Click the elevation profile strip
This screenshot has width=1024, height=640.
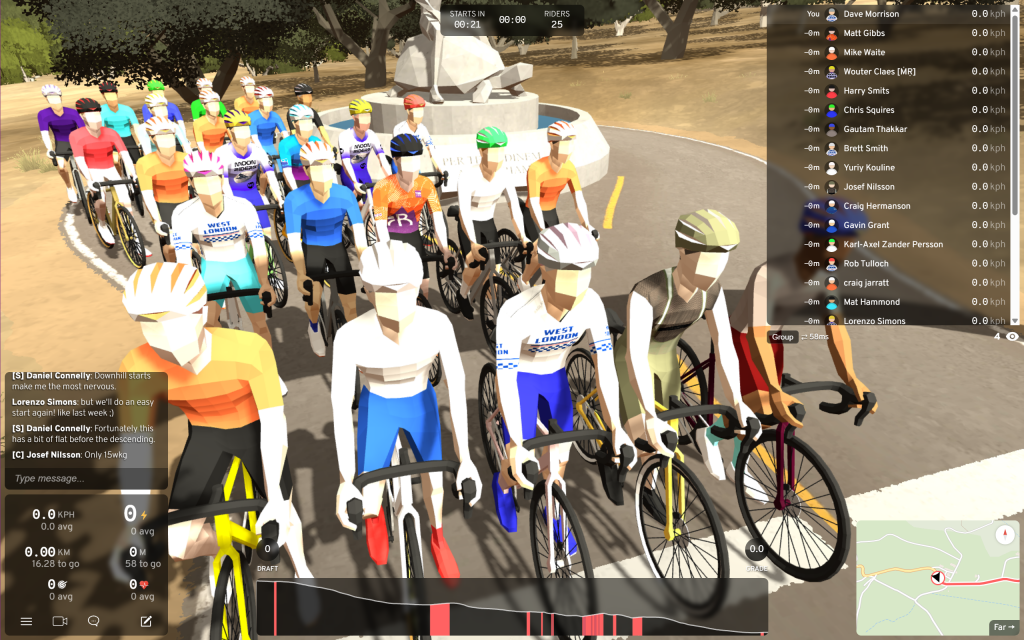click(512, 607)
